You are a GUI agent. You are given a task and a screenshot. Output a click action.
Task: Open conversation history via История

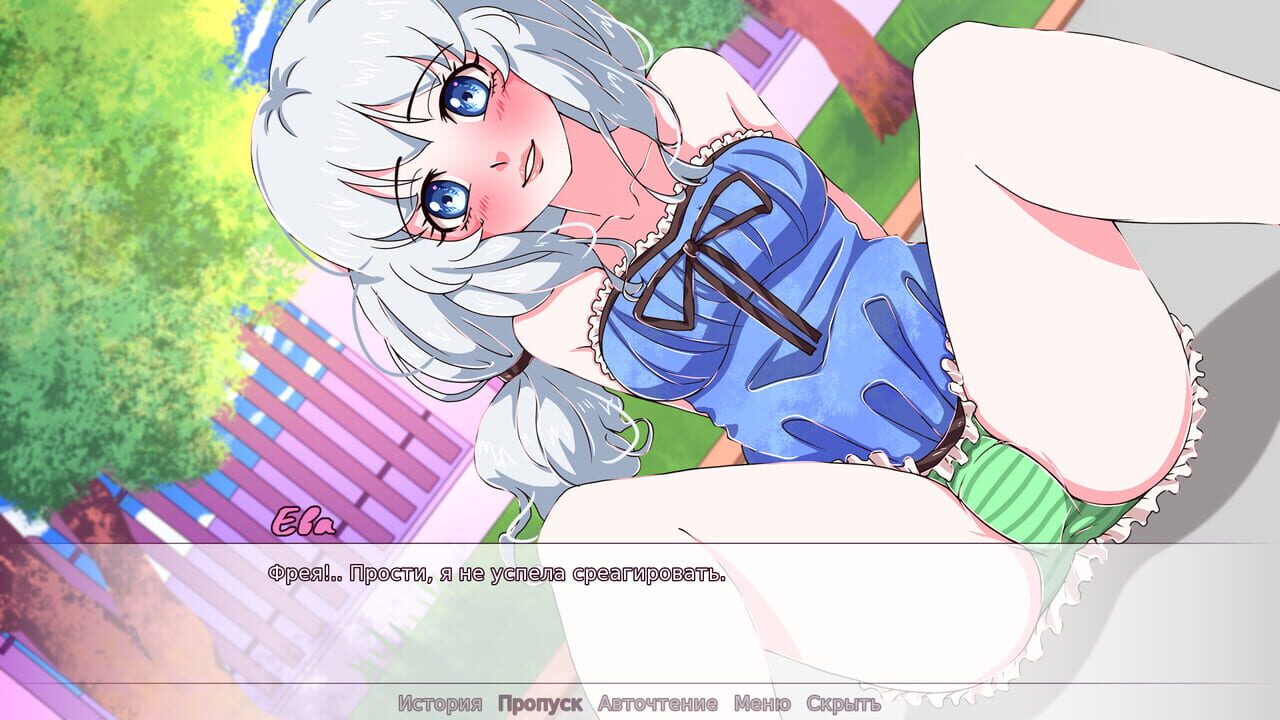click(x=440, y=703)
